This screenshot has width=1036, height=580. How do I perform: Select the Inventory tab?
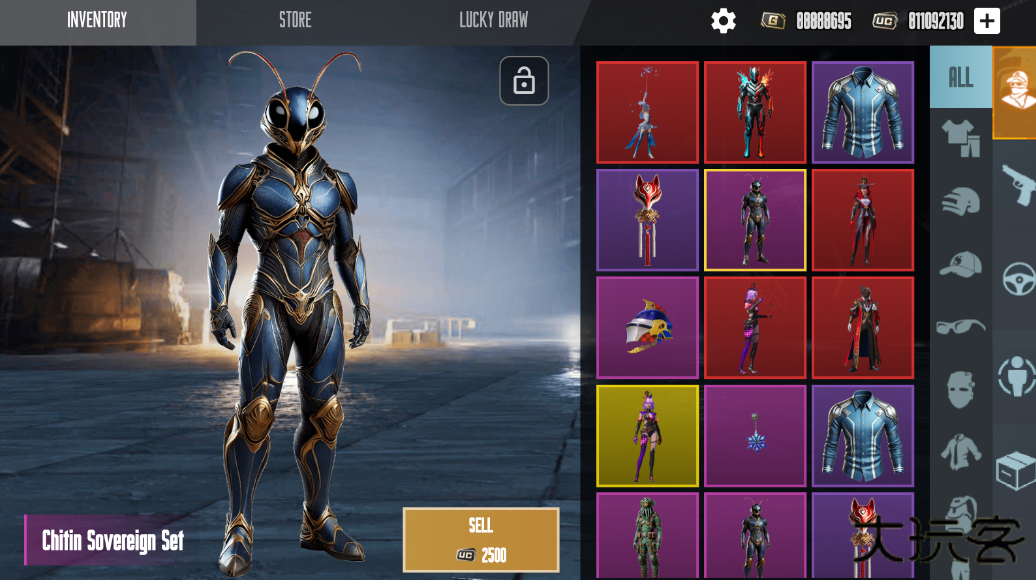(97, 20)
